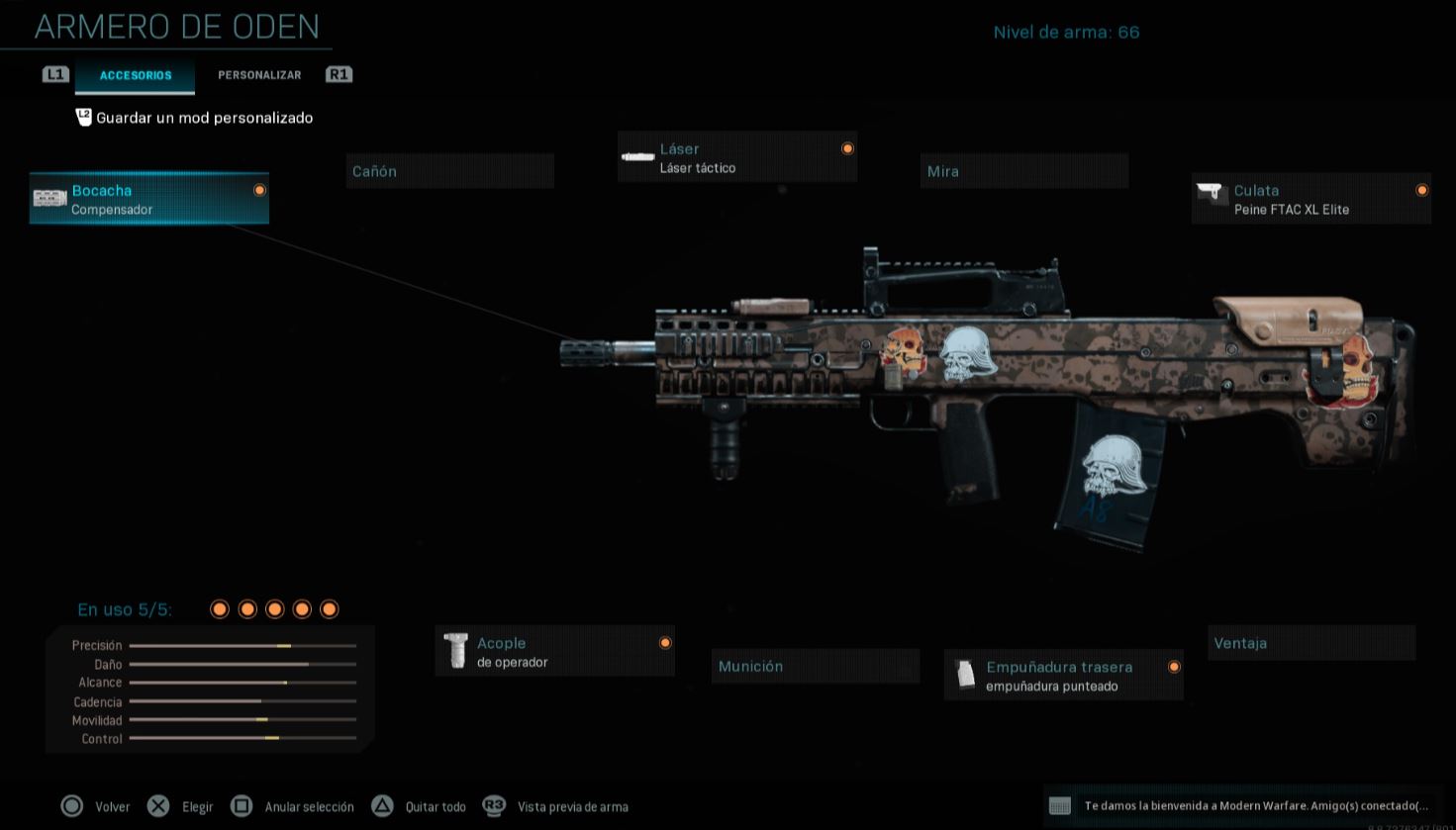Open the Acople de operador slot
This screenshot has width=1456, height=830.
click(554, 652)
